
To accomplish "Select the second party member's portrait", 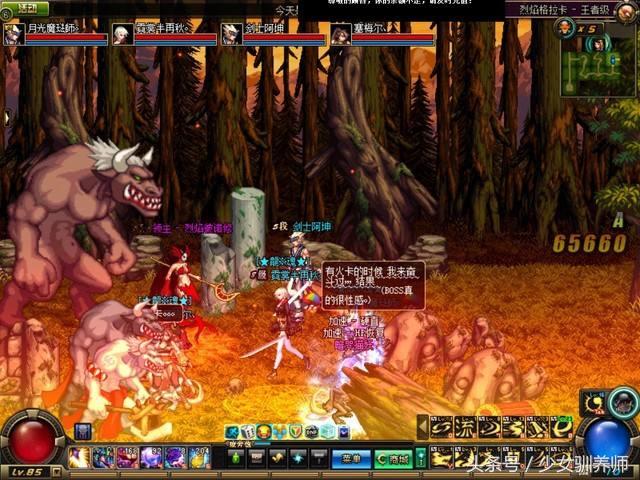I will tap(123, 34).
